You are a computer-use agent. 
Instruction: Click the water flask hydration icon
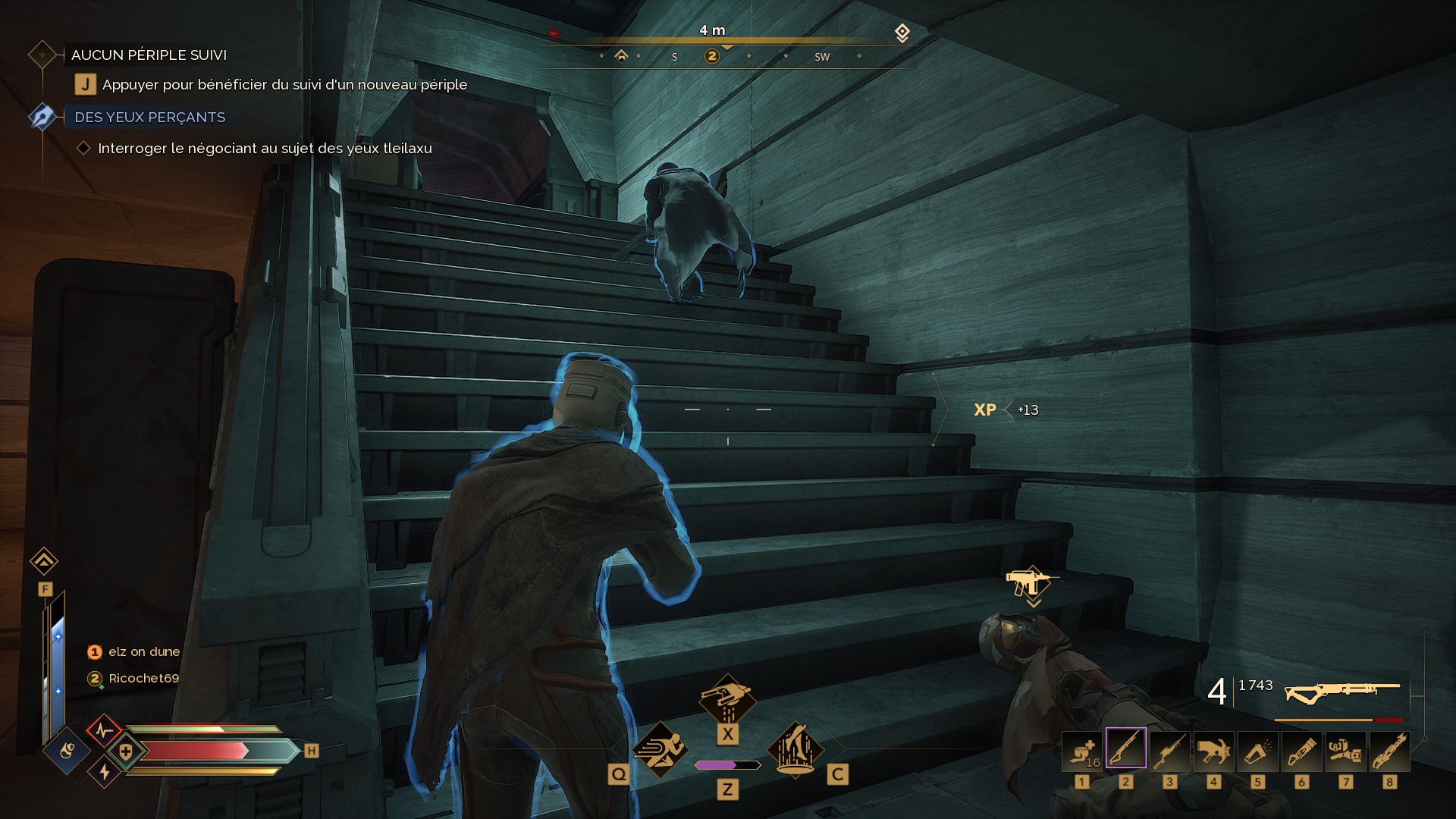pyautogui.click(x=67, y=752)
